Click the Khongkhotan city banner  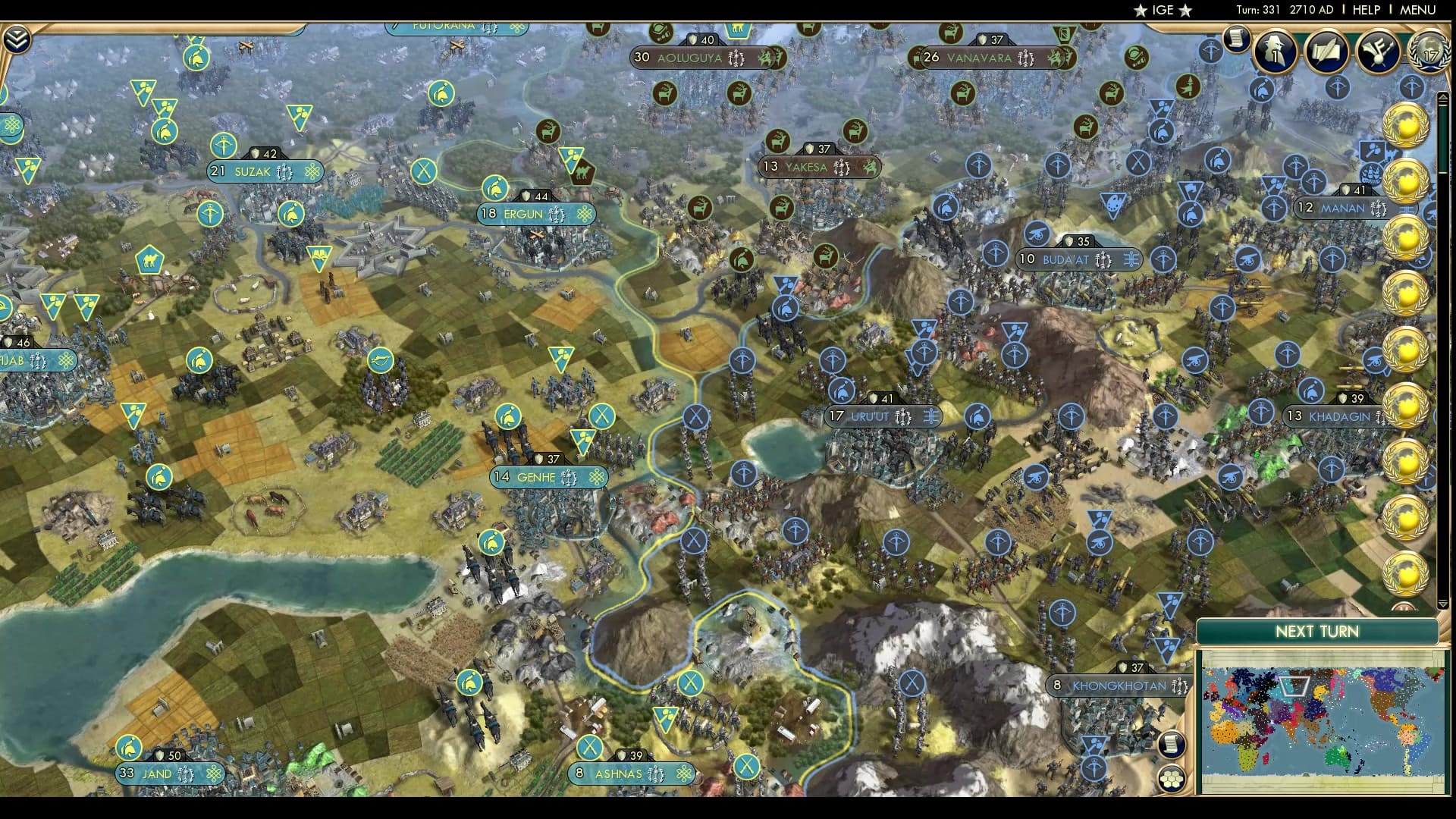click(1115, 685)
